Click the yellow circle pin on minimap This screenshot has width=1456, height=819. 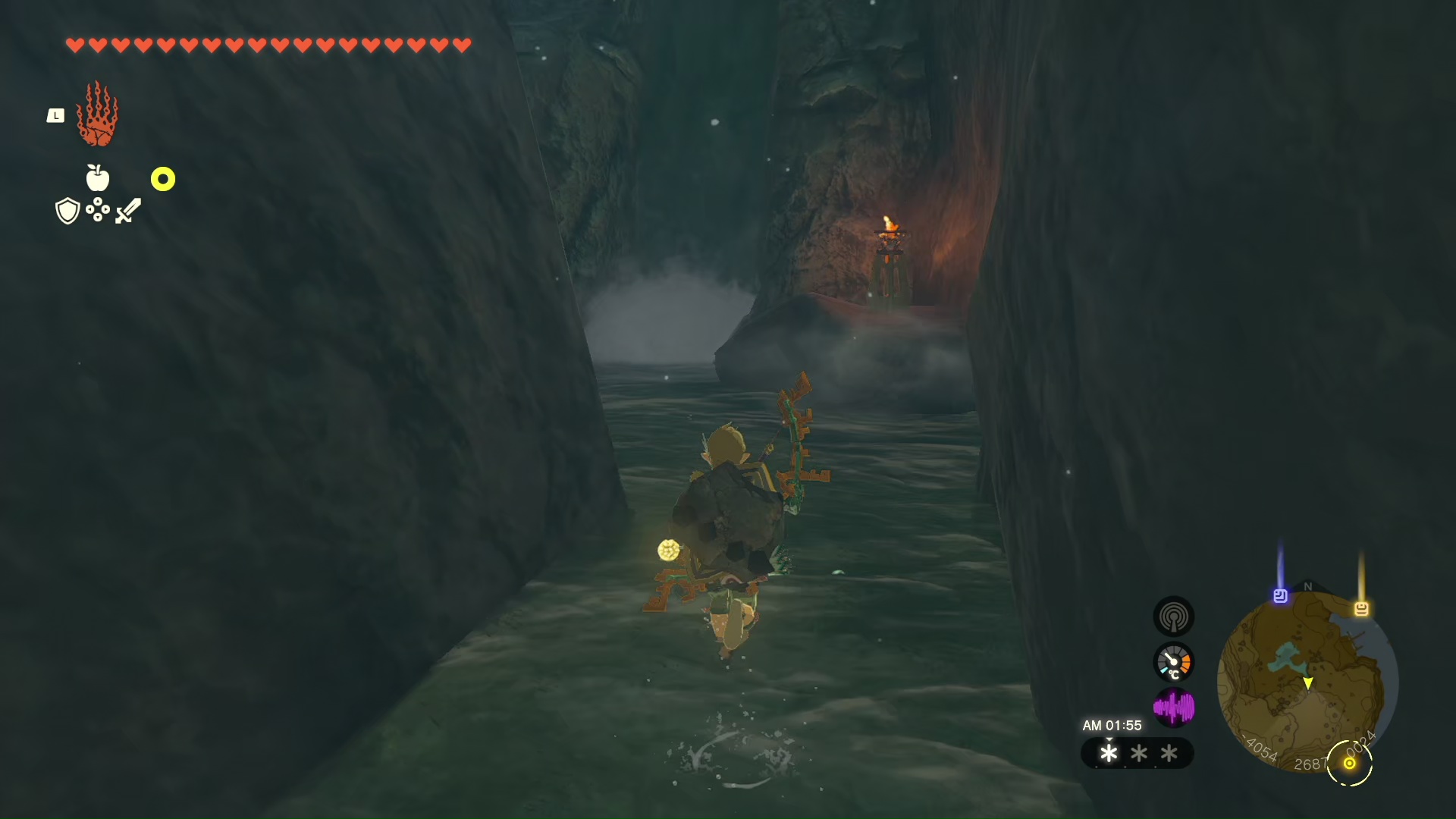pos(1350,763)
